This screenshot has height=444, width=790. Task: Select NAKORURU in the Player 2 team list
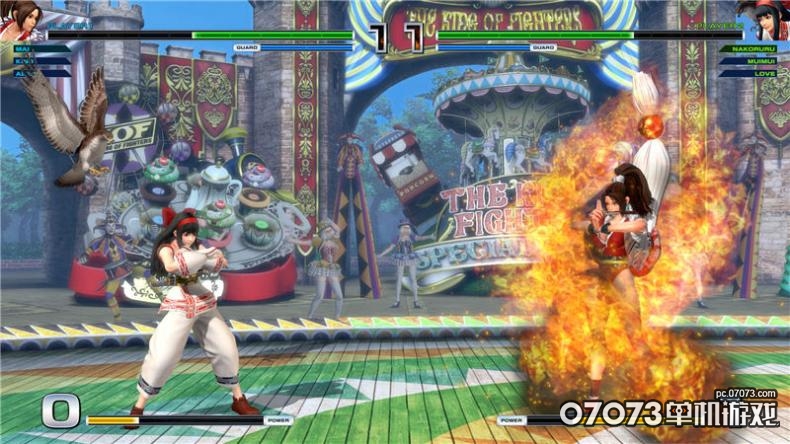[x=754, y=47]
